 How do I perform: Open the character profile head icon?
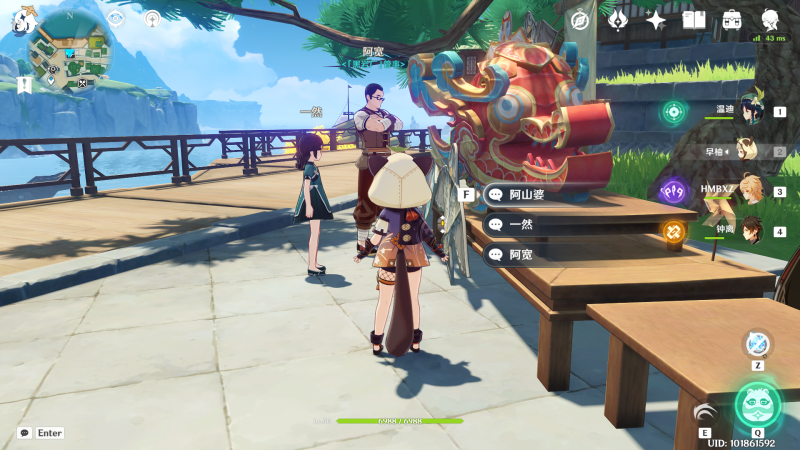click(771, 19)
